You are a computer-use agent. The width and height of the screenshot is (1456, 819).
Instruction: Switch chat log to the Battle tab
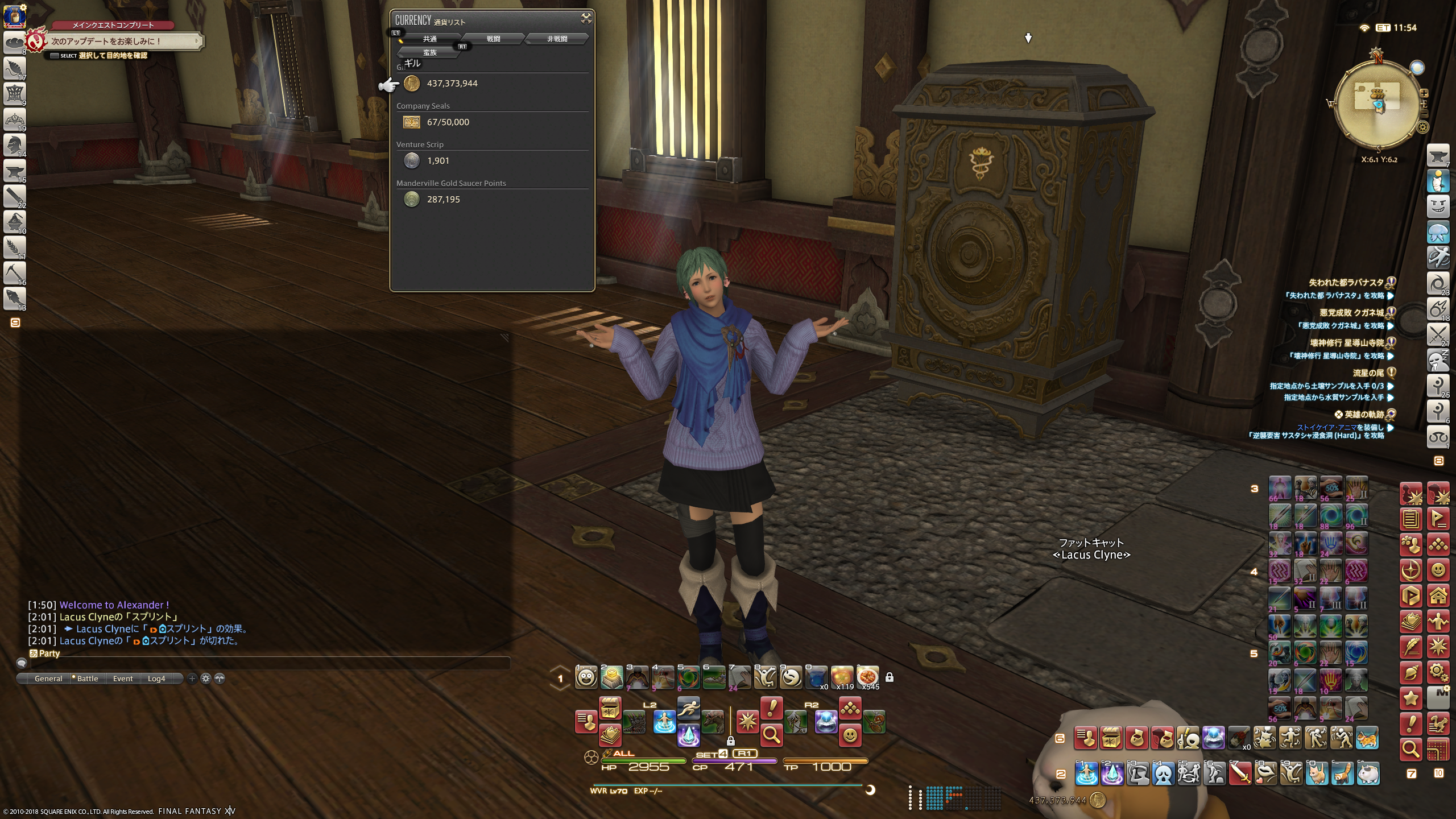pyautogui.click(x=87, y=679)
